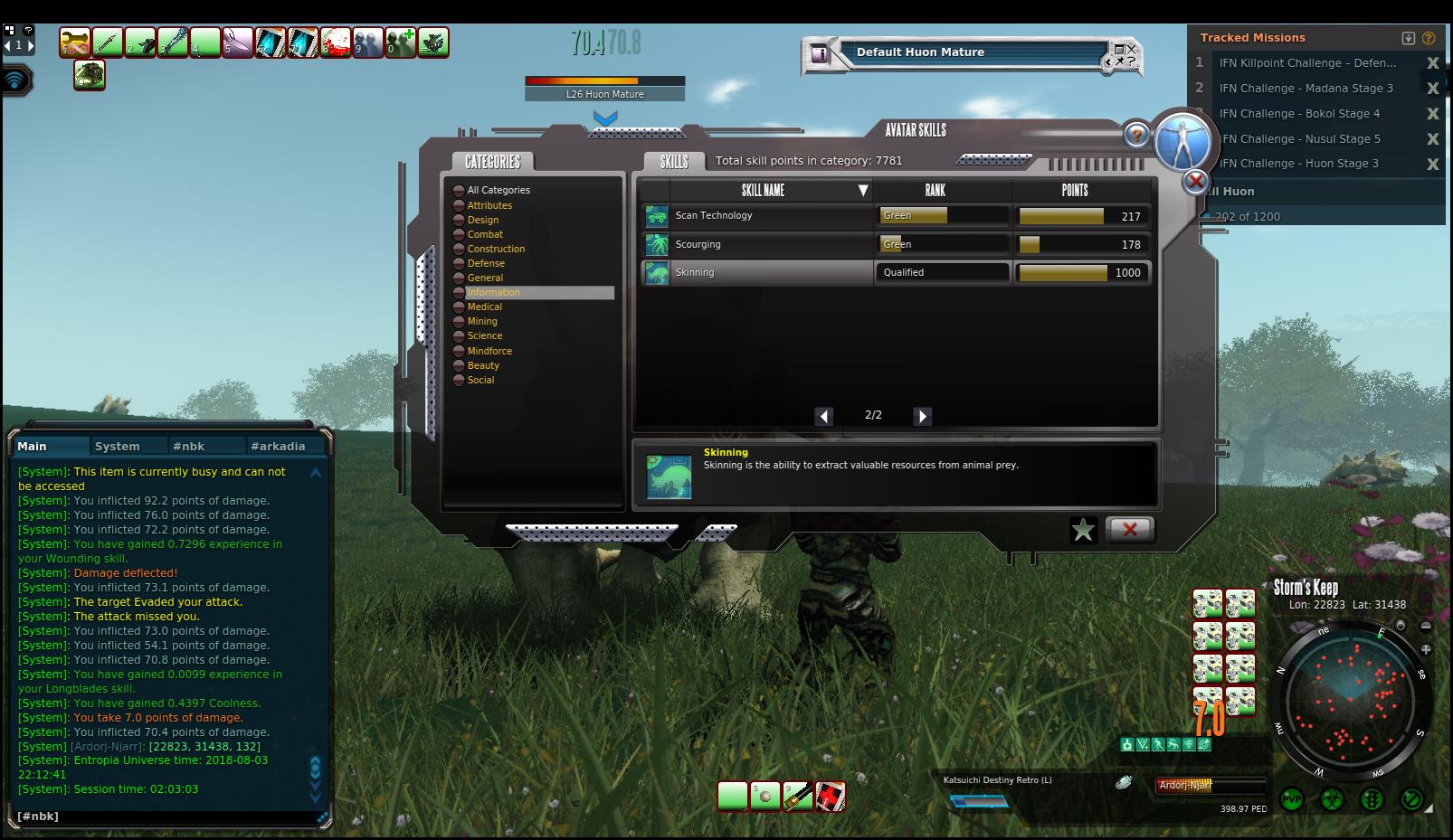This screenshot has height=840, width=1453.
Task: Go to previous skills page
Action: (823, 416)
